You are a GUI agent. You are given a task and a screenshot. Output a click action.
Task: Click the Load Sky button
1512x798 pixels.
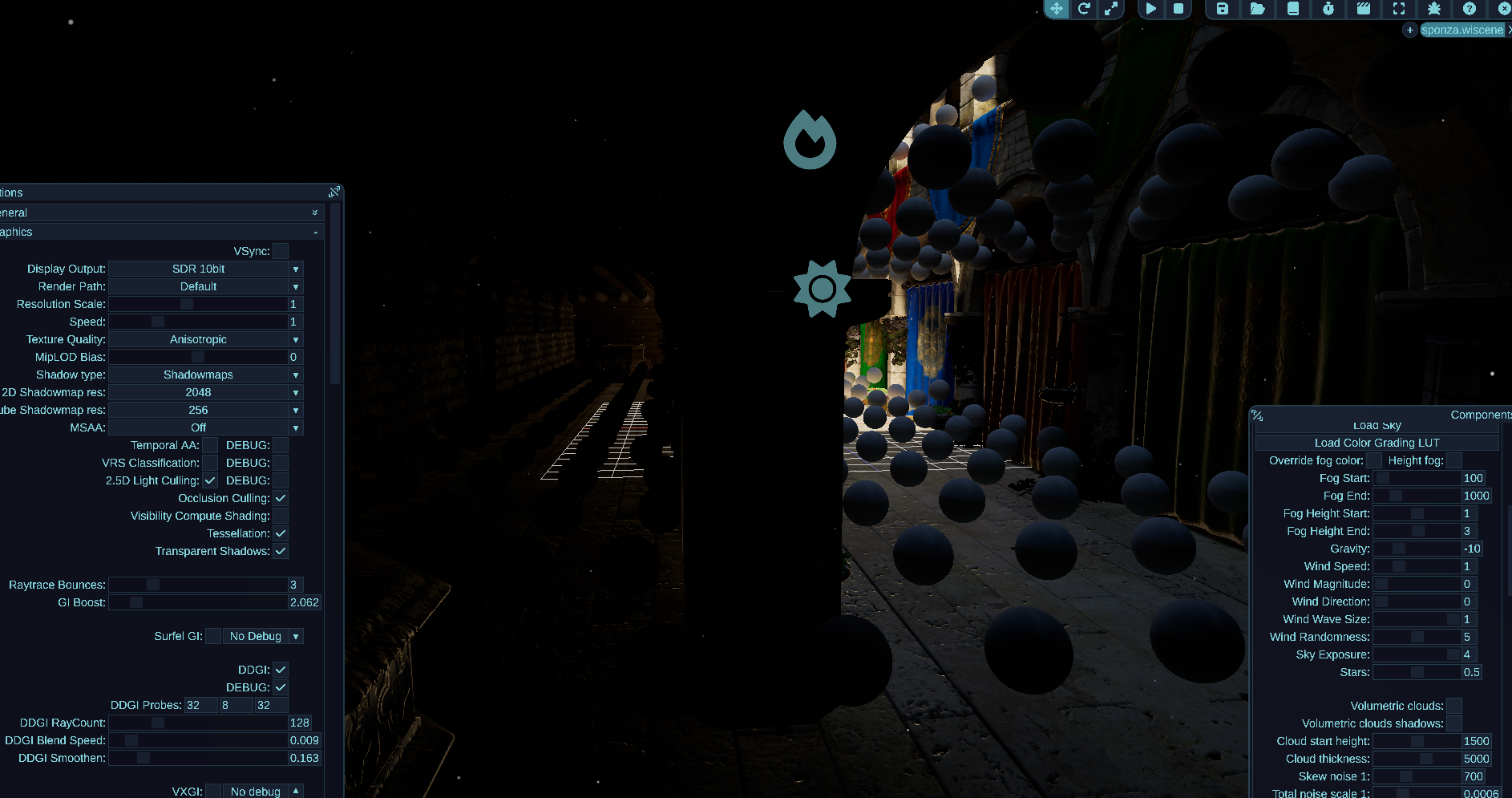pos(1377,424)
